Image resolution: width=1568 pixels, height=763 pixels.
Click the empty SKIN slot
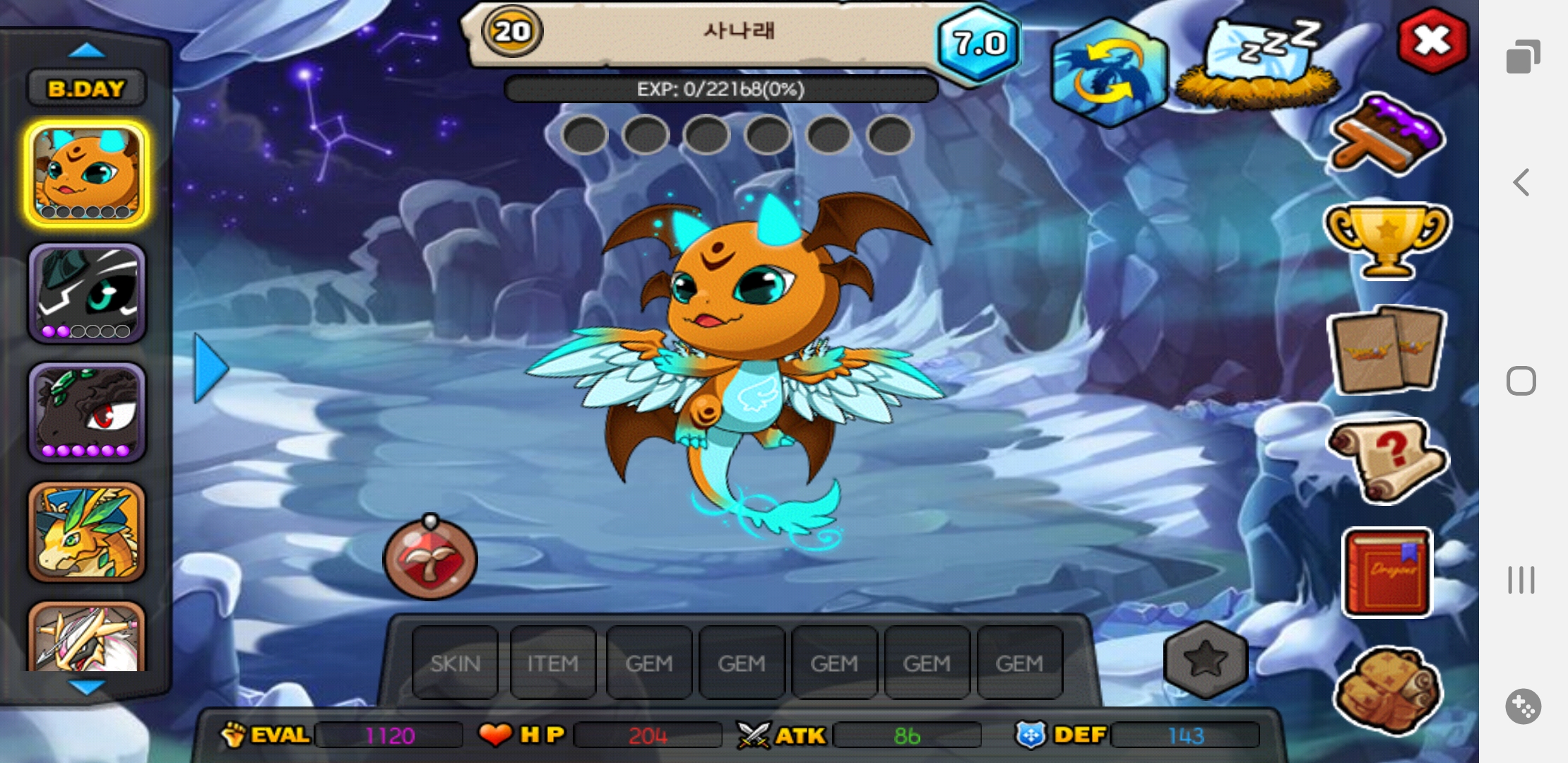coord(455,663)
